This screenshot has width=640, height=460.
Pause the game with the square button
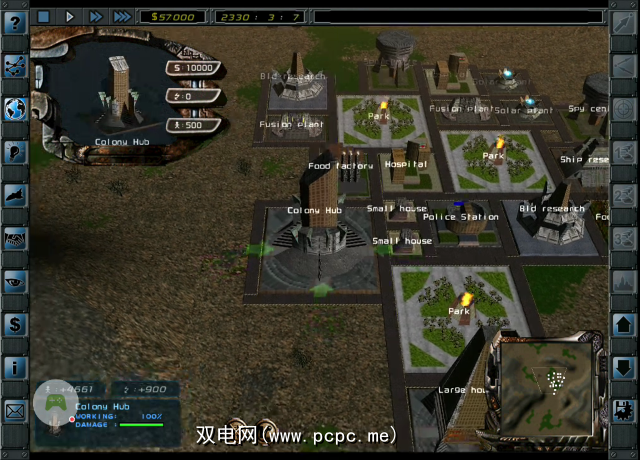click(43, 16)
